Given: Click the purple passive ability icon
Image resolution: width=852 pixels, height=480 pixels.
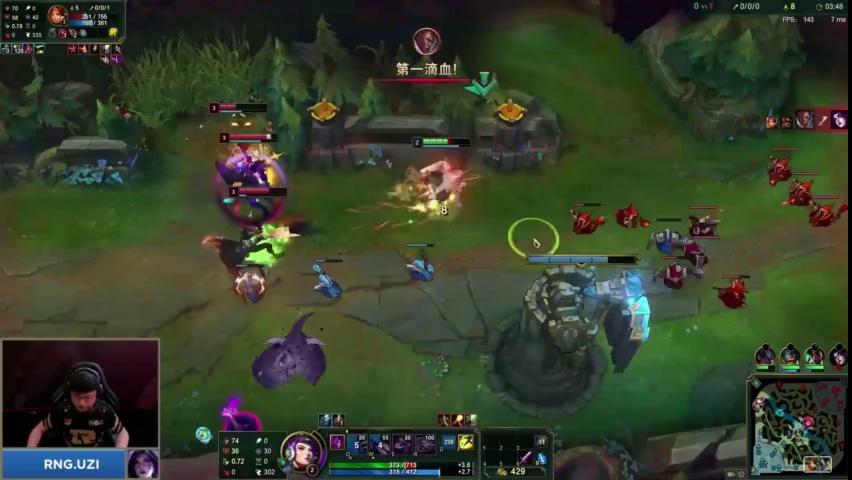Looking at the screenshot, I should tap(338, 442).
